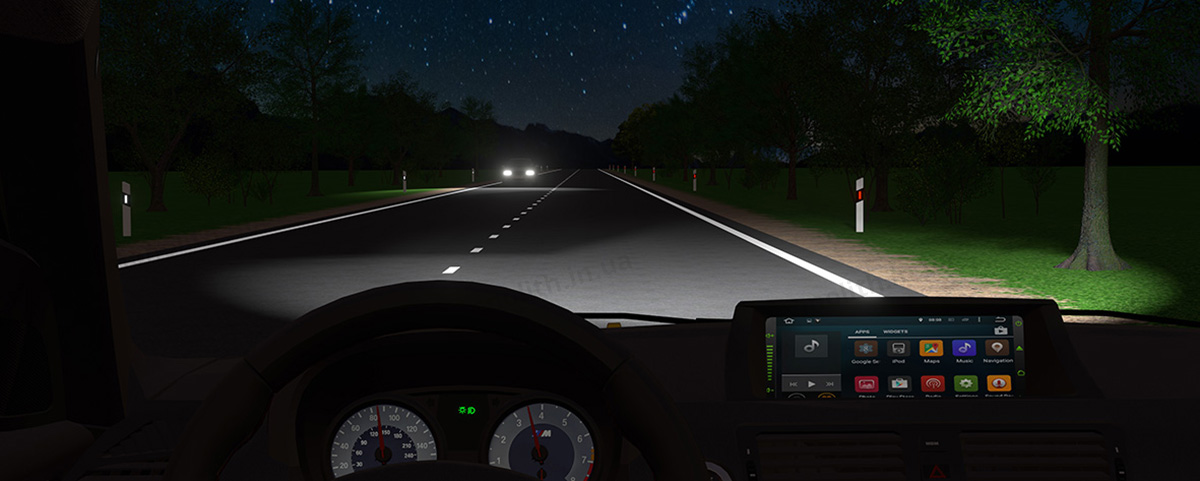The width and height of the screenshot is (1200, 481).
Task: Skip to the next track
Action: 829,383
